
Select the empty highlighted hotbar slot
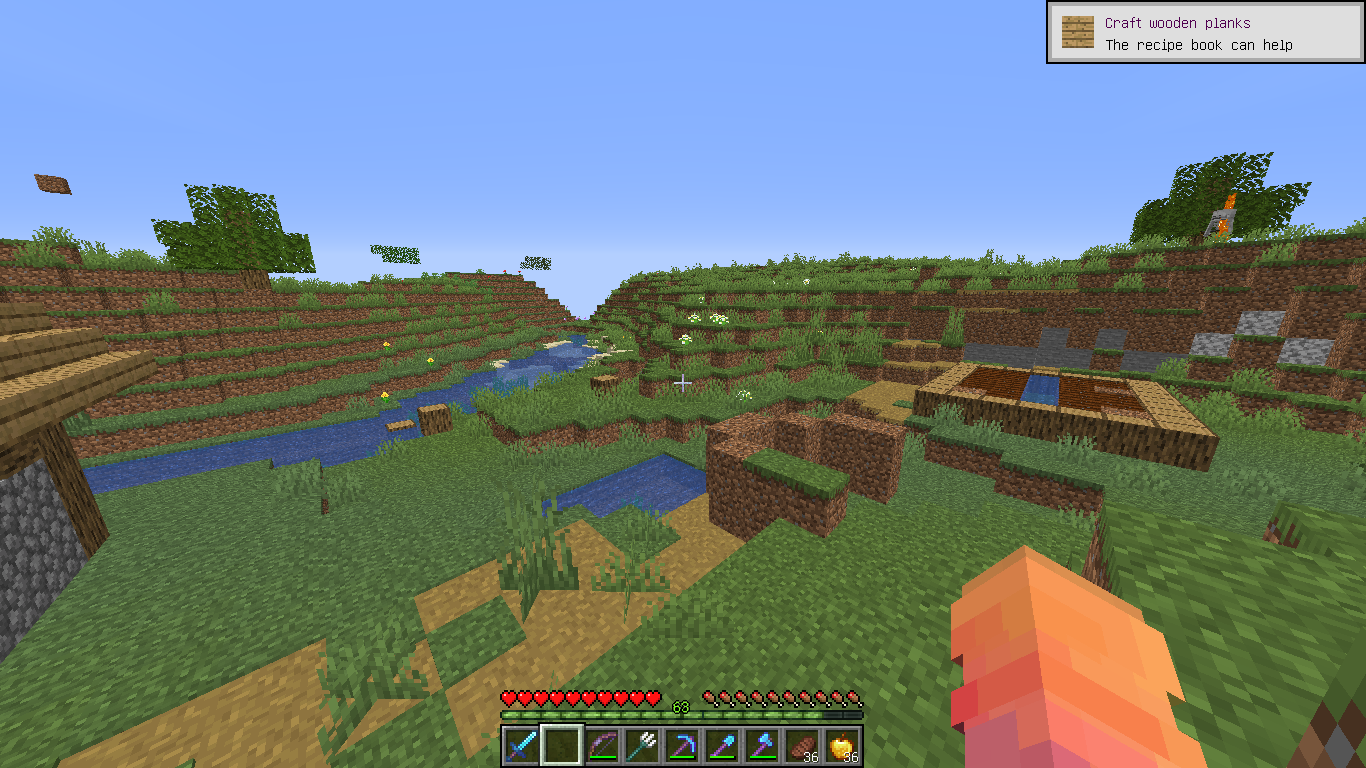(561, 746)
